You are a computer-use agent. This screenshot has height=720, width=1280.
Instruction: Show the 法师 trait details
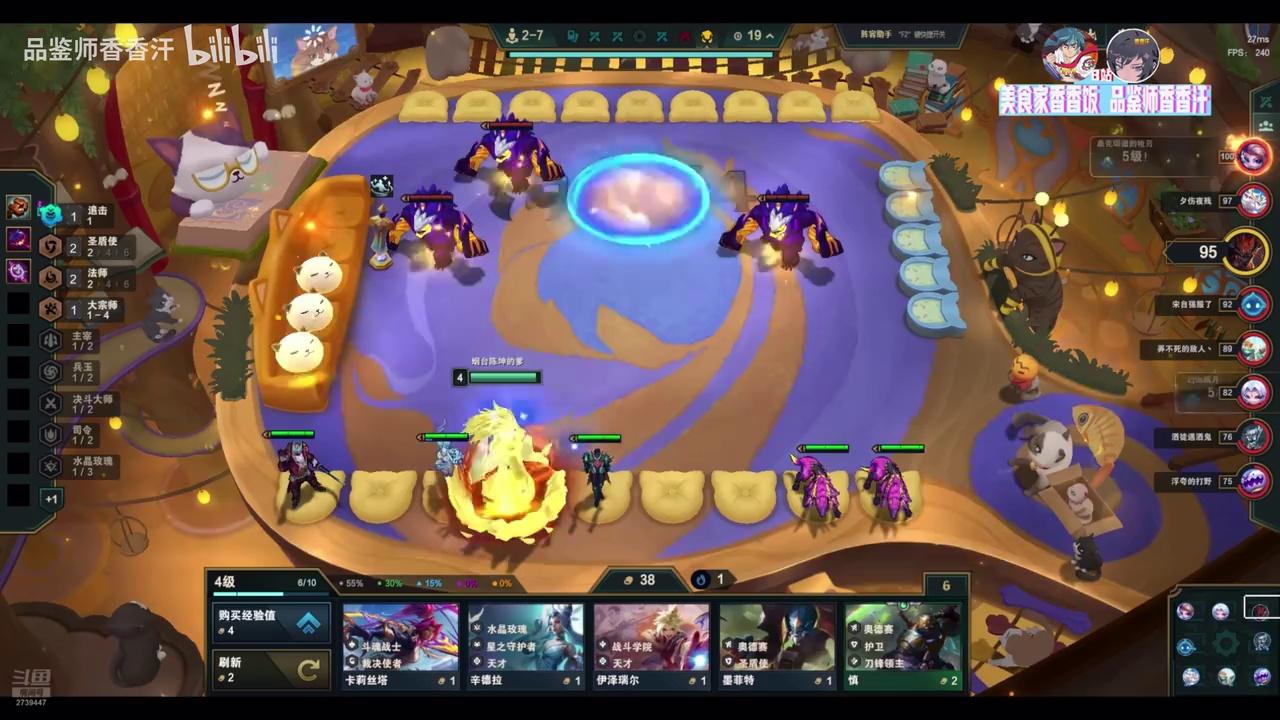click(x=82, y=277)
